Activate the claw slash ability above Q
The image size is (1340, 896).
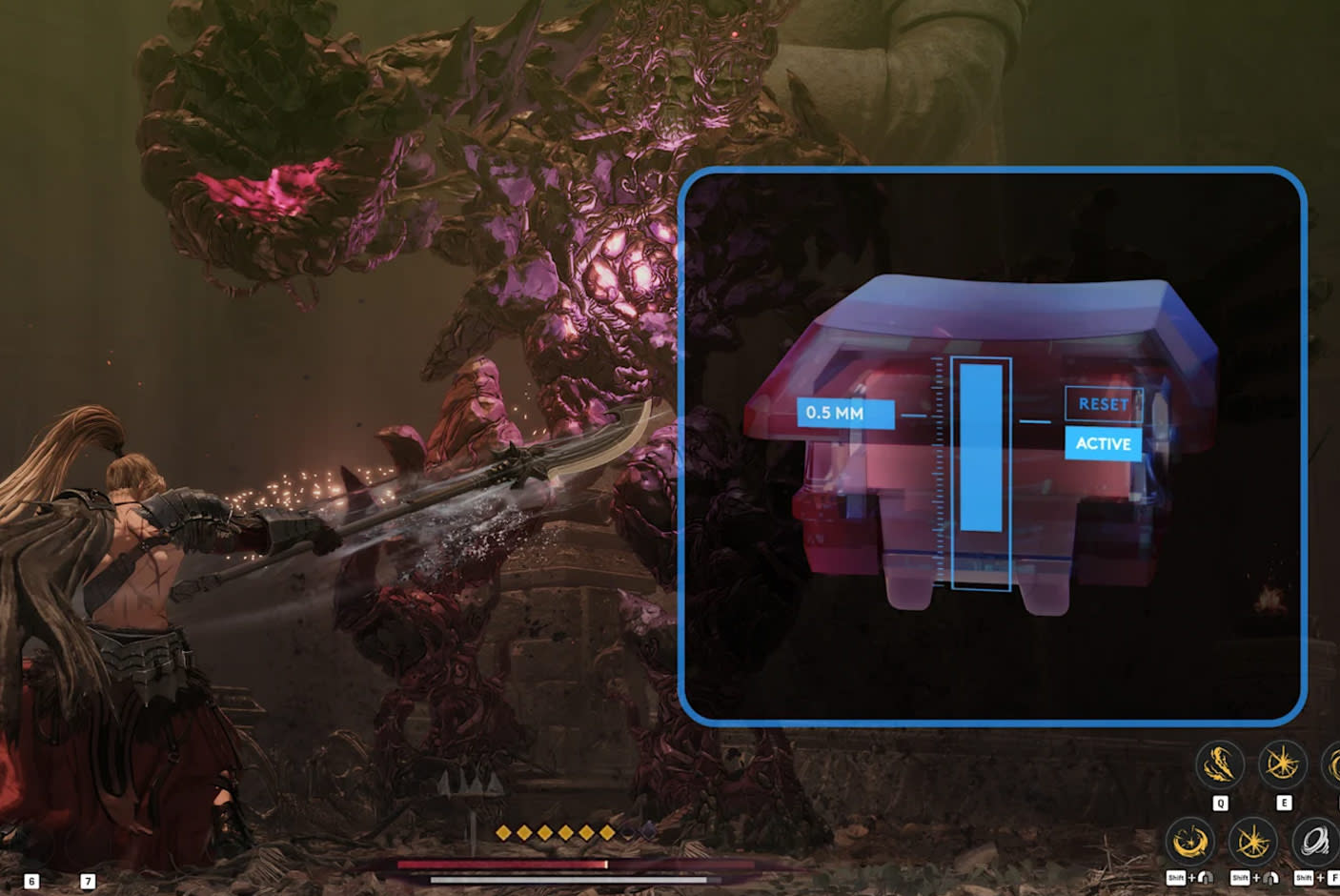point(1220,764)
